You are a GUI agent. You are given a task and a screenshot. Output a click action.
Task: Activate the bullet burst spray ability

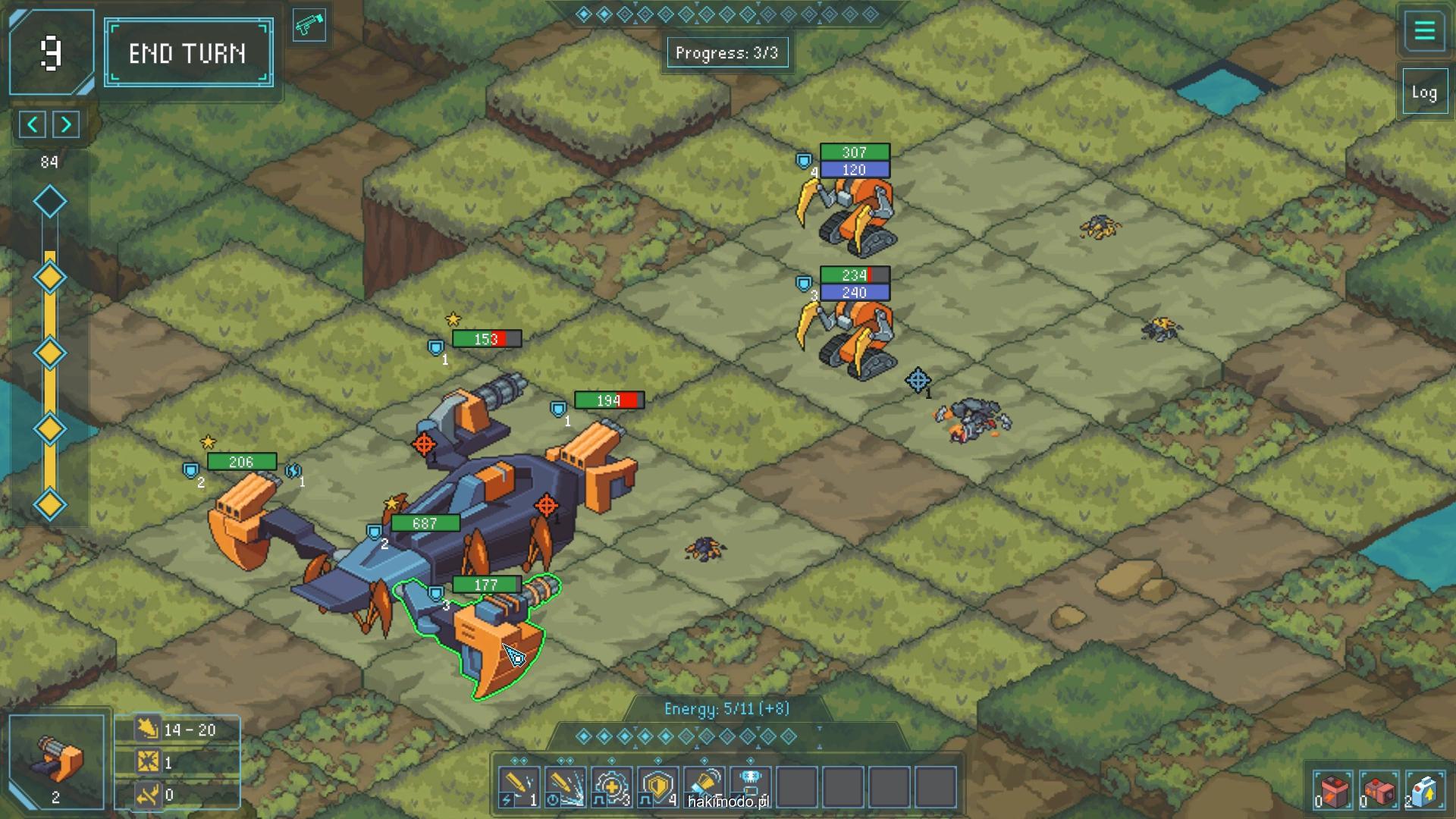coord(565,787)
